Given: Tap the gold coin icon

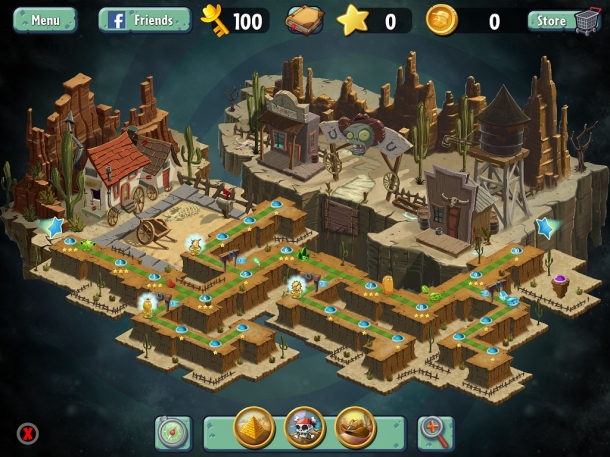Looking at the screenshot, I should (x=441, y=20).
